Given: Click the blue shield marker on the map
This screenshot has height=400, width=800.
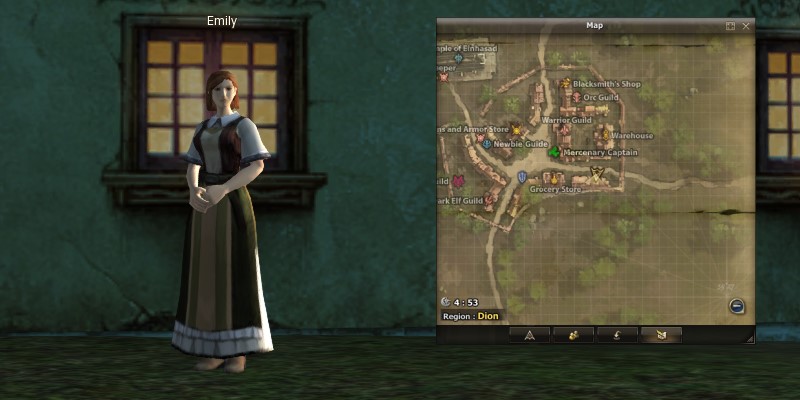Looking at the screenshot, I should coord(522,177).
